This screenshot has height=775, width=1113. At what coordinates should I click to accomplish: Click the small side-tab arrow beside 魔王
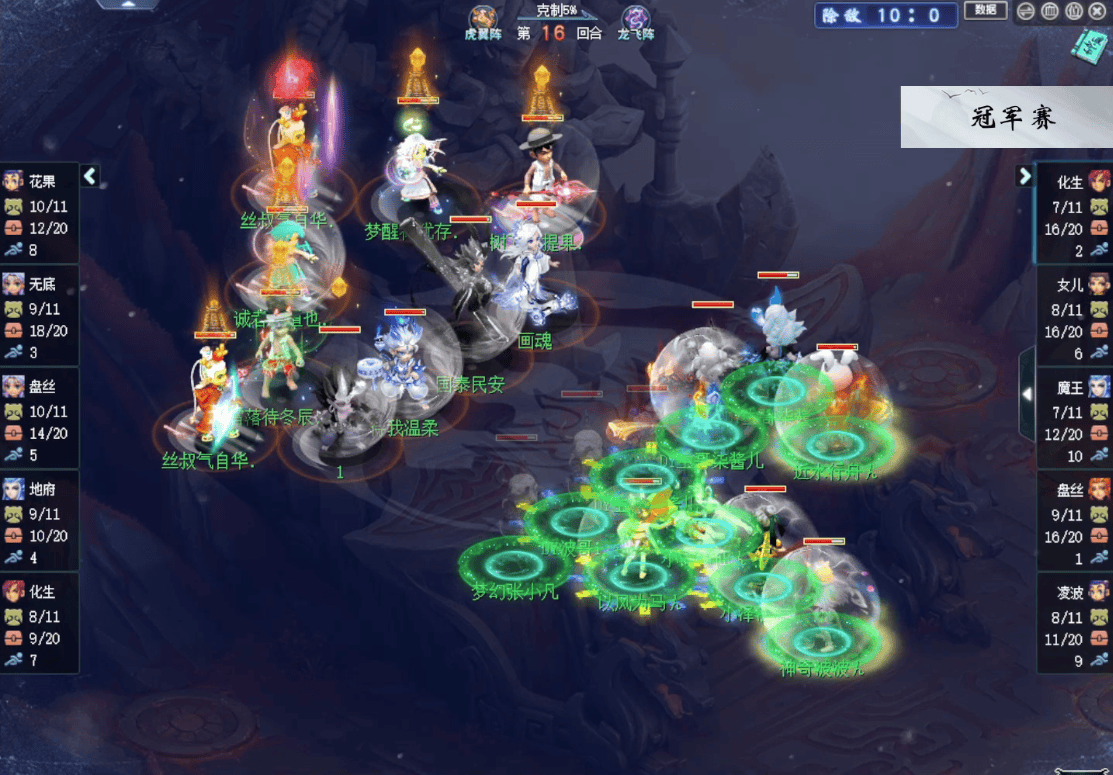point(1025,394)
